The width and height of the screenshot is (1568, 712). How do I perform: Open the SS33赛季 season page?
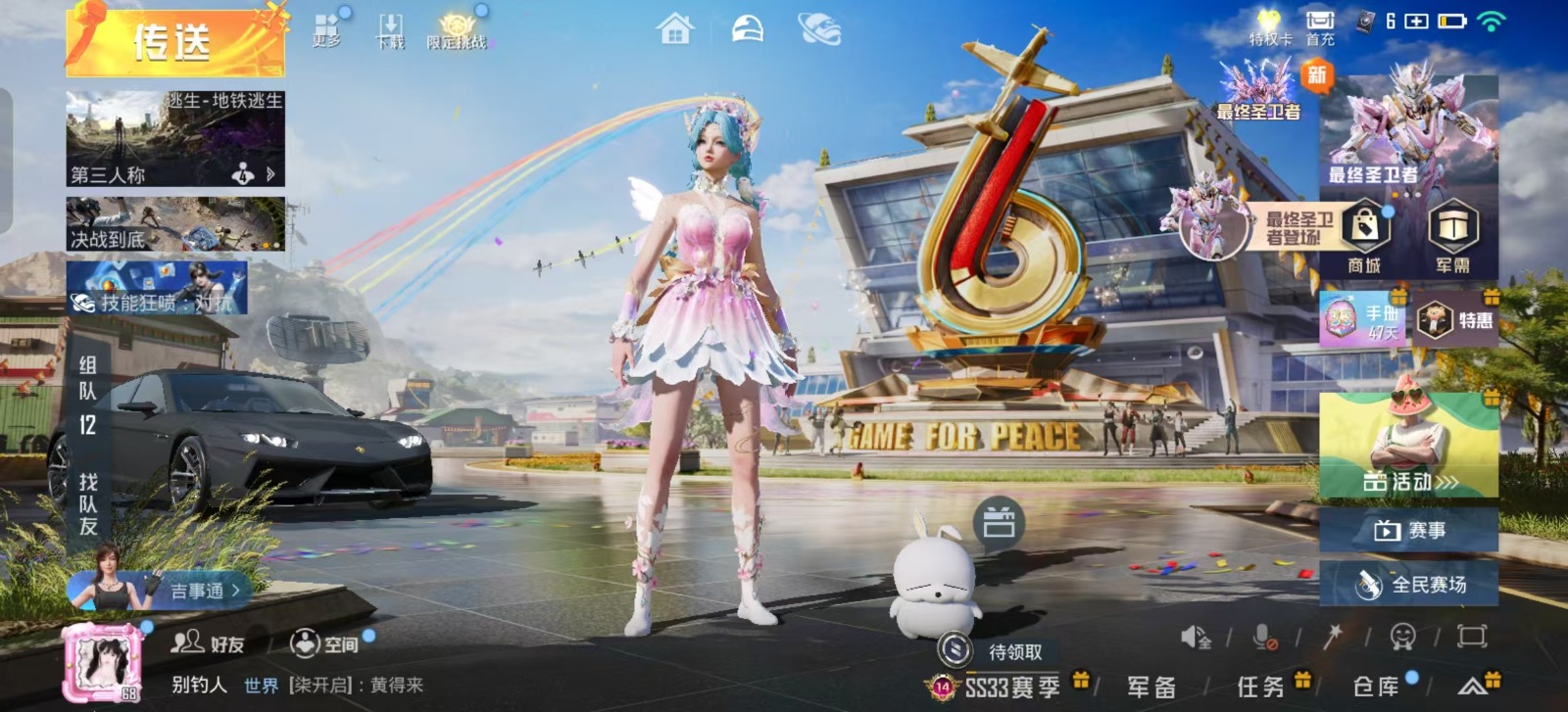[1010, 687]
